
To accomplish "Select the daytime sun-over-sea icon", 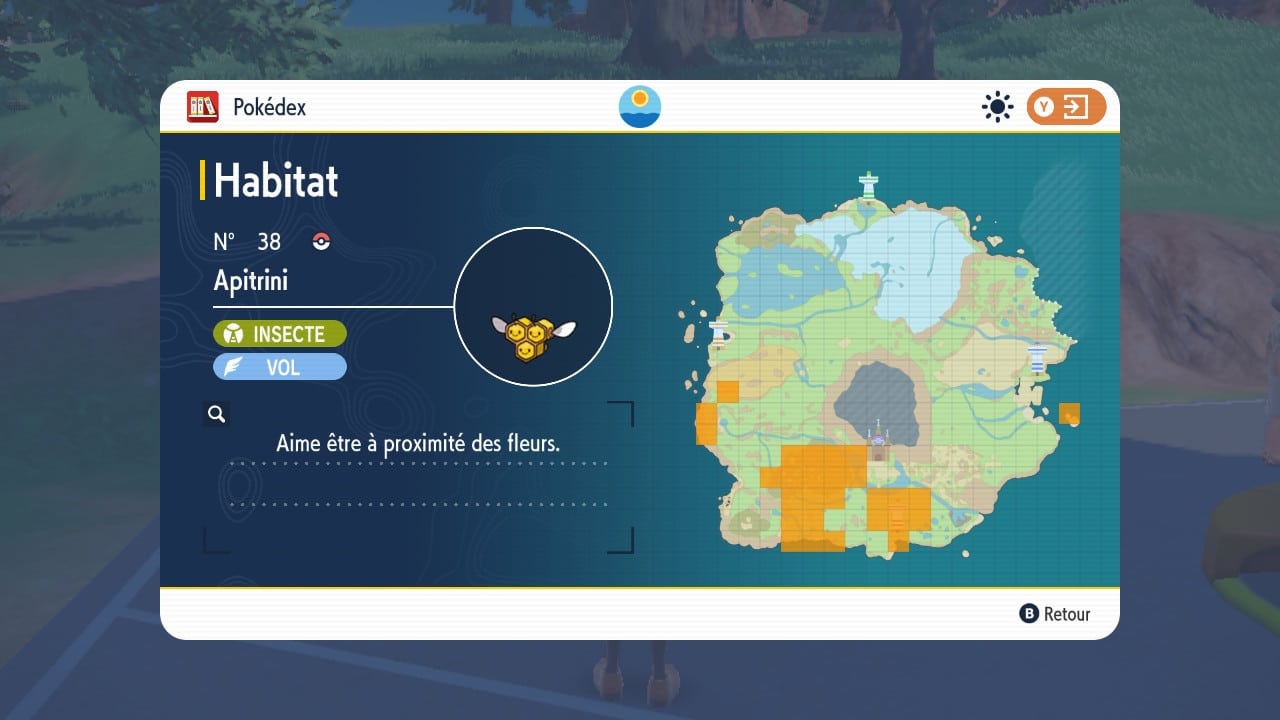I will (x=640, y=106).
